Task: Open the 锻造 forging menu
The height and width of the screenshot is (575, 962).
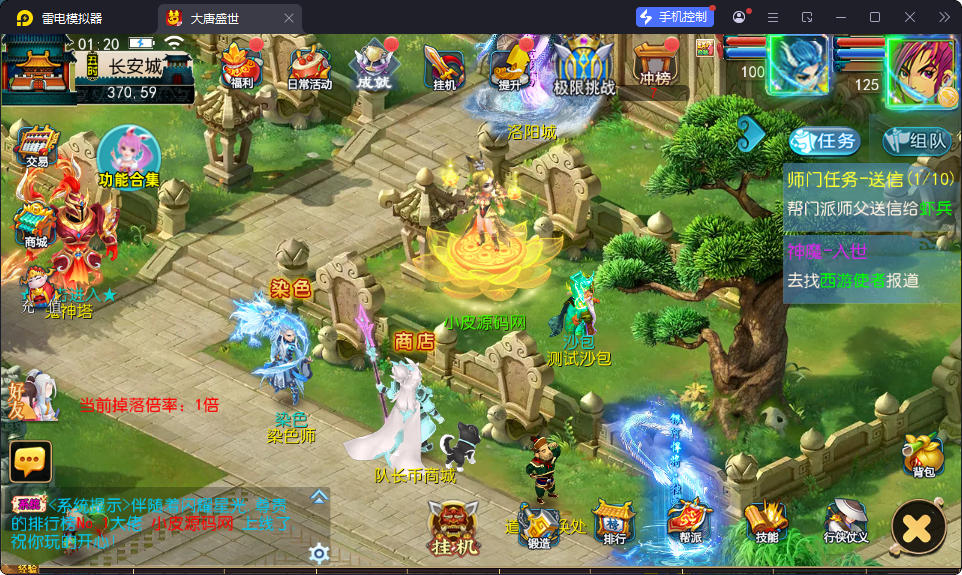Action: pyautogui.click(x=539, y=525)
